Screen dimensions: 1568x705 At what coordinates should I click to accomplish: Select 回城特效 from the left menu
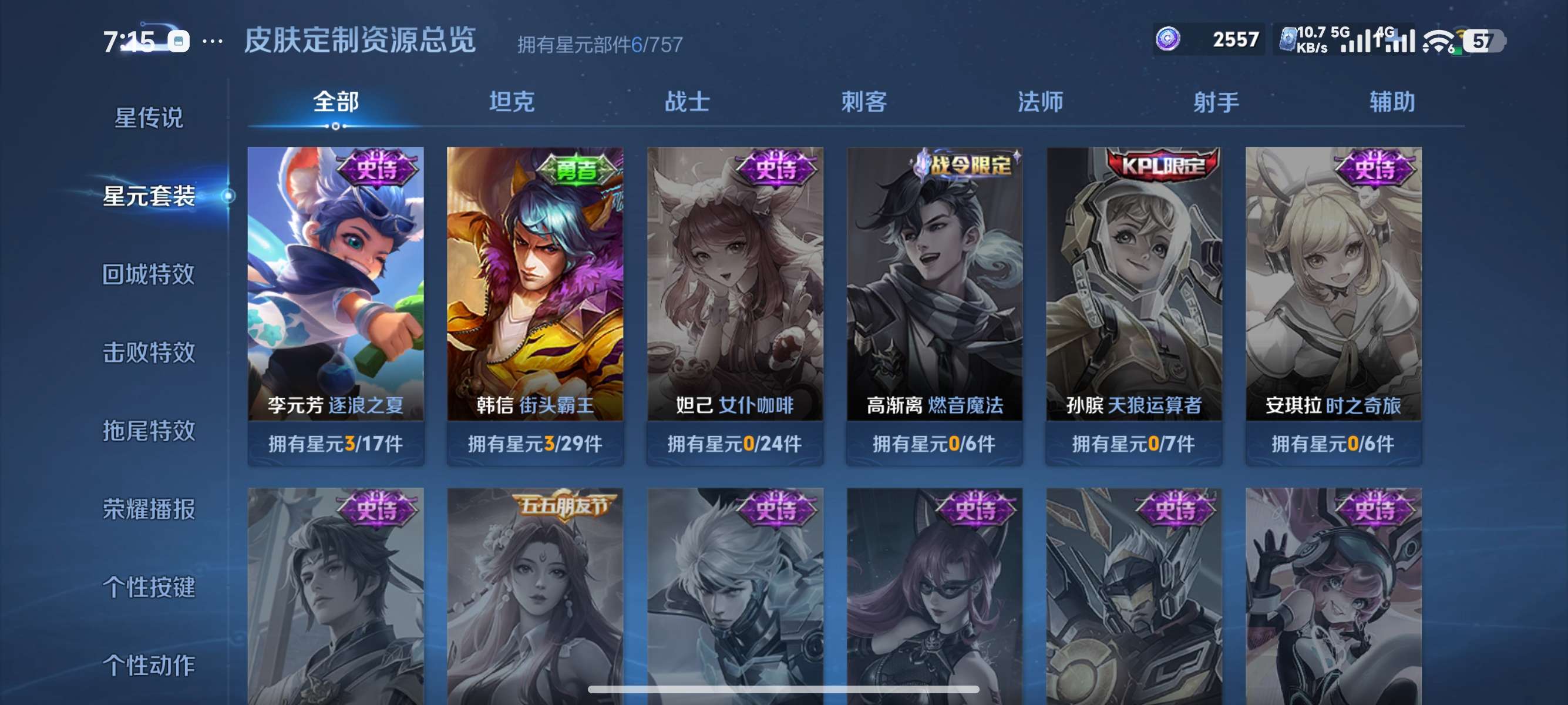[148, 274]
